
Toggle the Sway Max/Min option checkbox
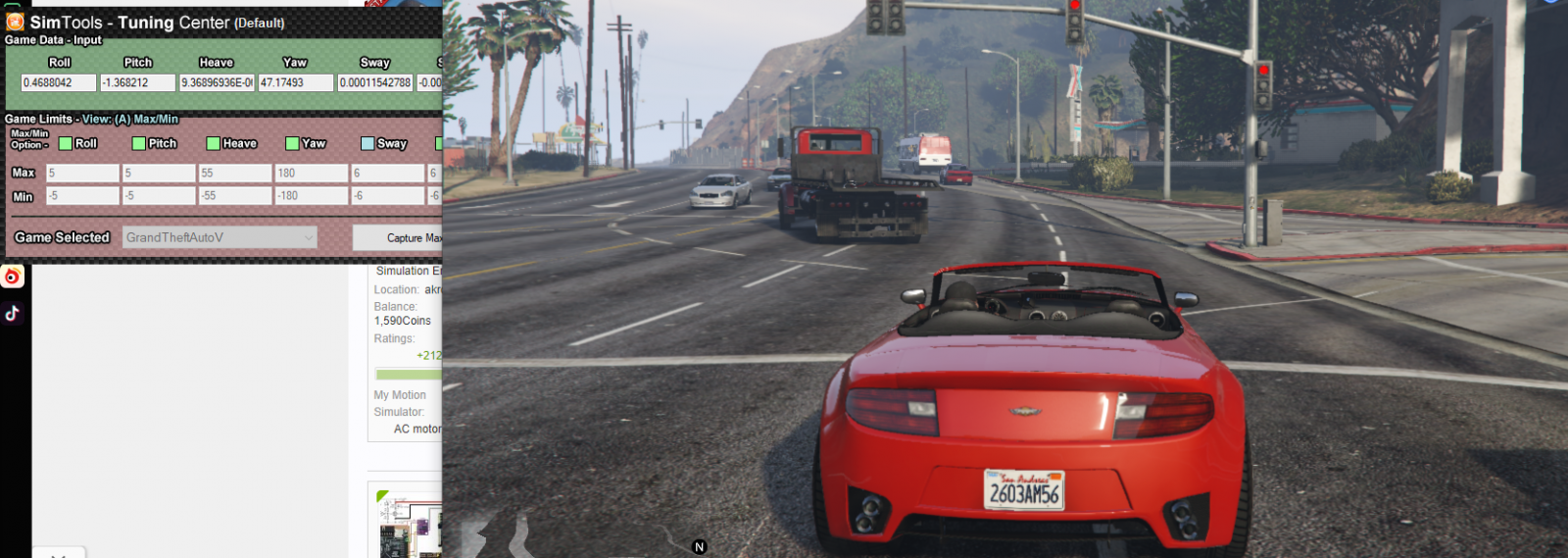367,144
